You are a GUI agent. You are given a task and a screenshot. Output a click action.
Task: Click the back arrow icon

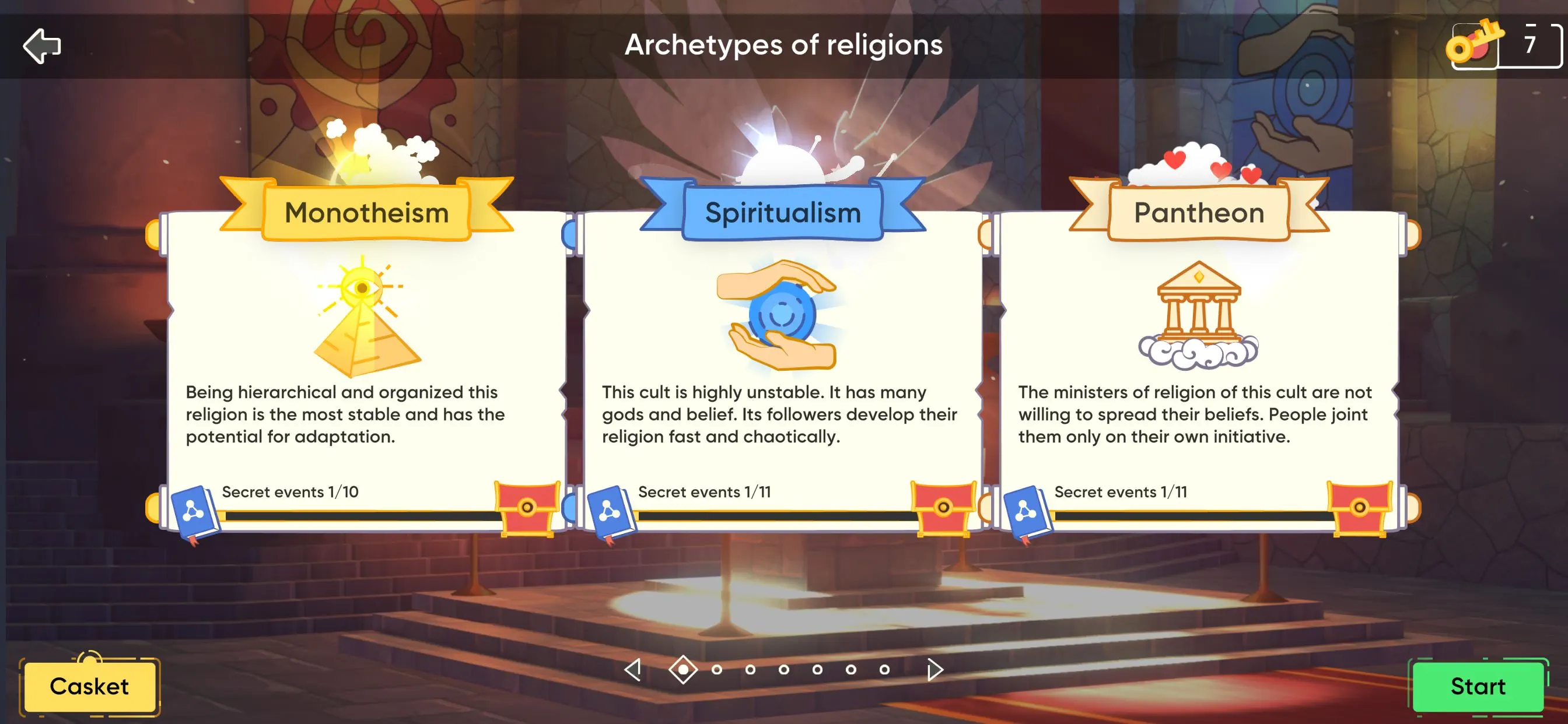[x=41, y=45]
